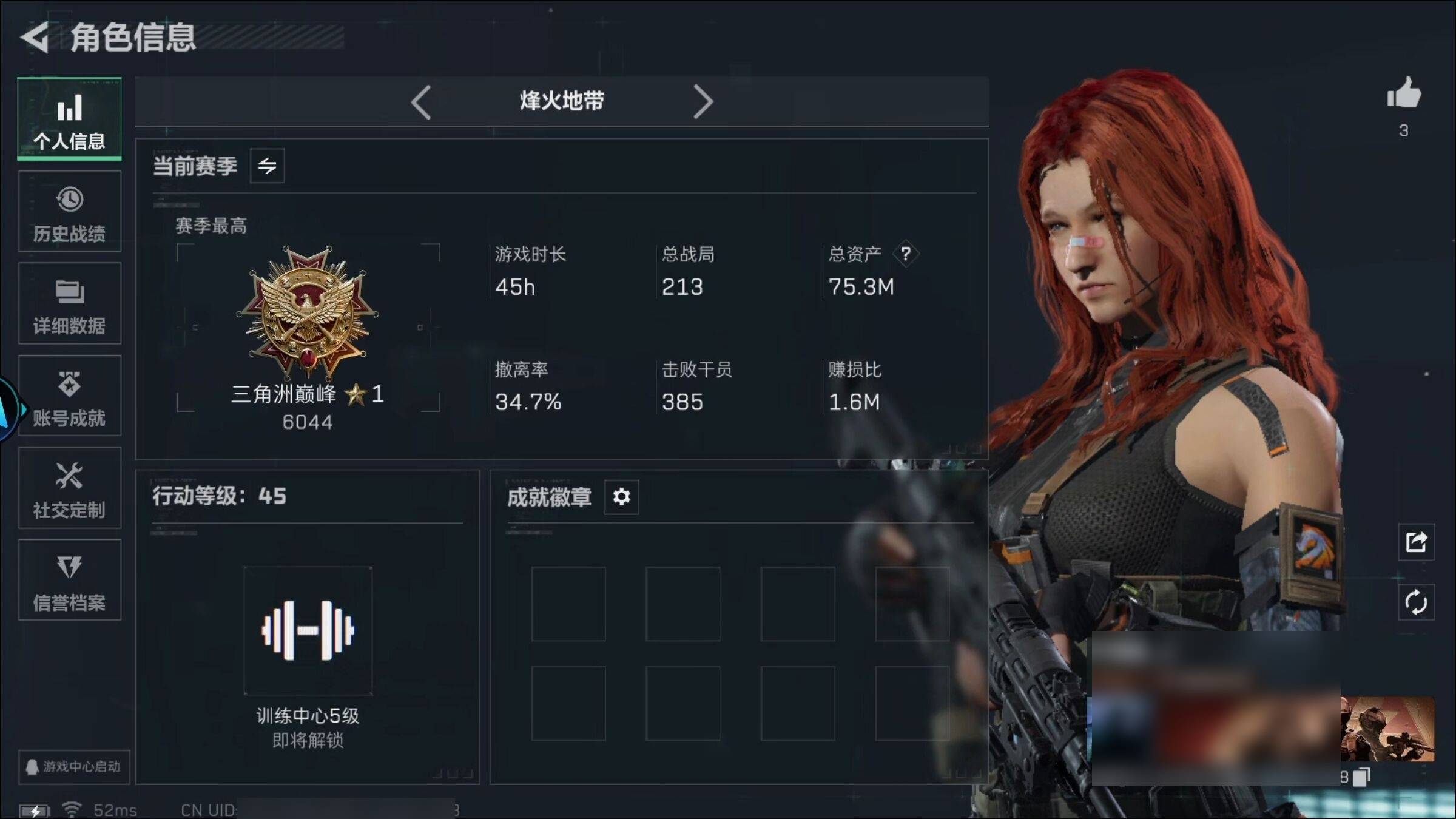Click the 游戏中心启动 button

pyautogui.click(x=73, y=767)
